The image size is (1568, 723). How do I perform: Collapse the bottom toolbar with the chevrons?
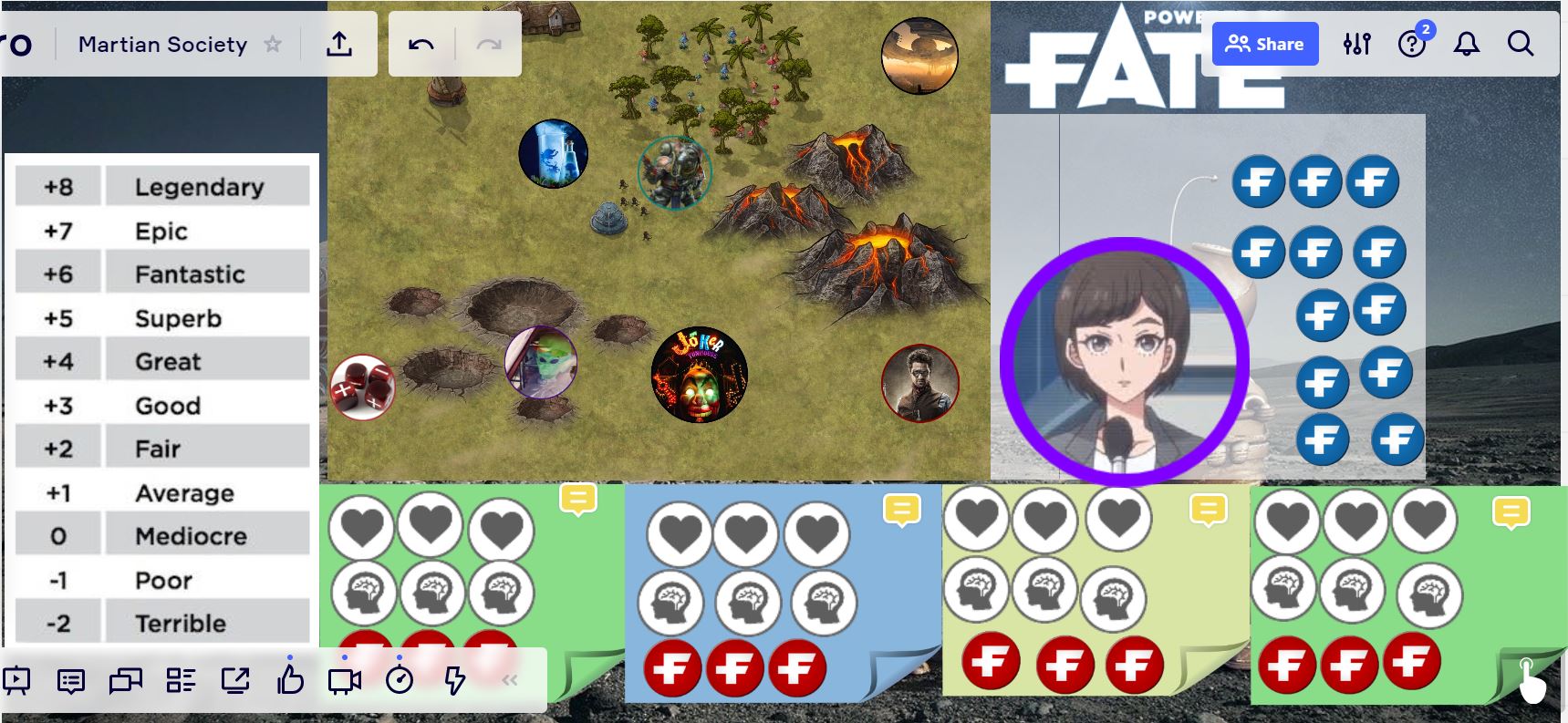[511, 678]
